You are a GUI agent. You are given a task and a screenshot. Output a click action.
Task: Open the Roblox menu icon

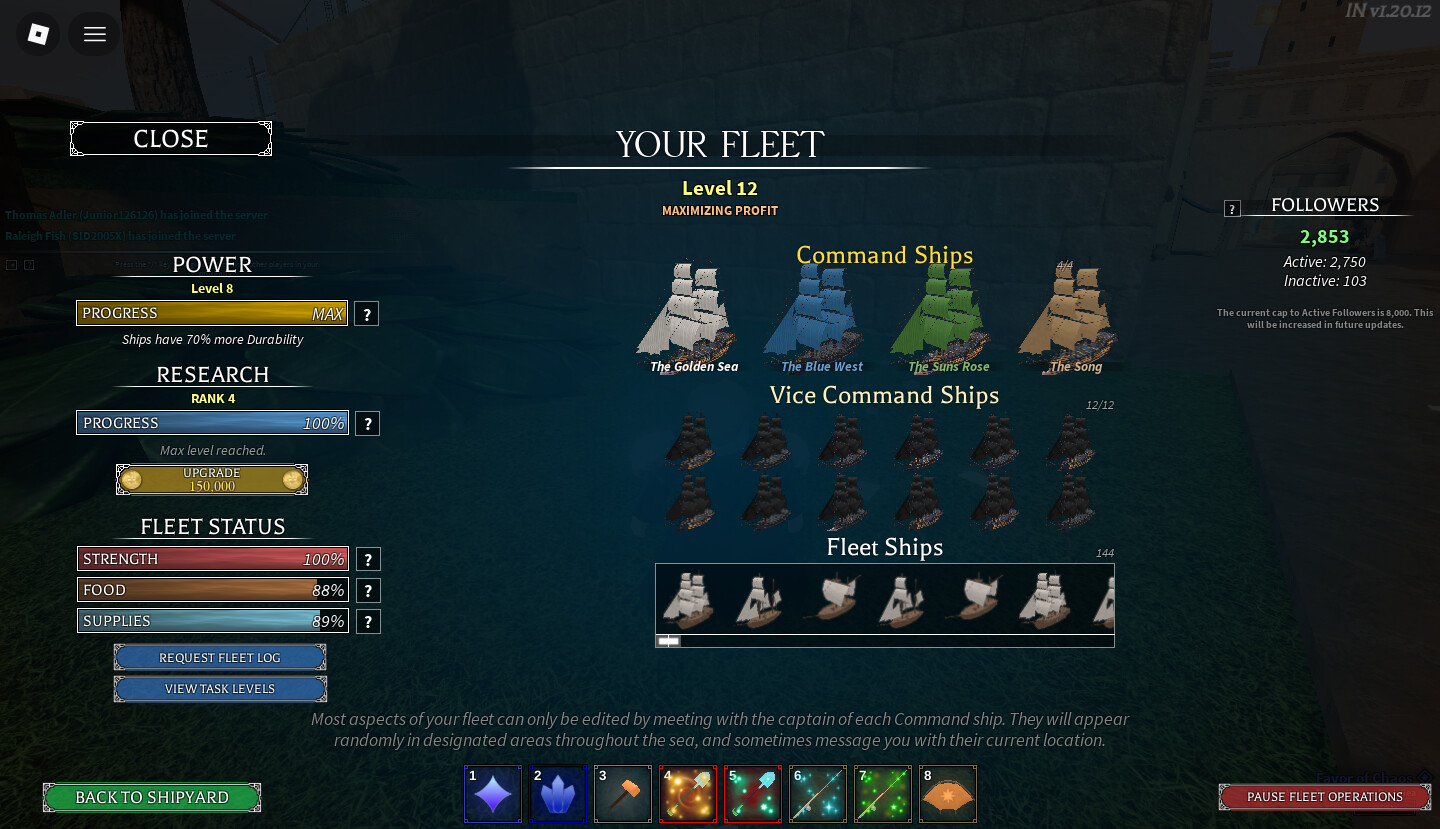[38, 34]
